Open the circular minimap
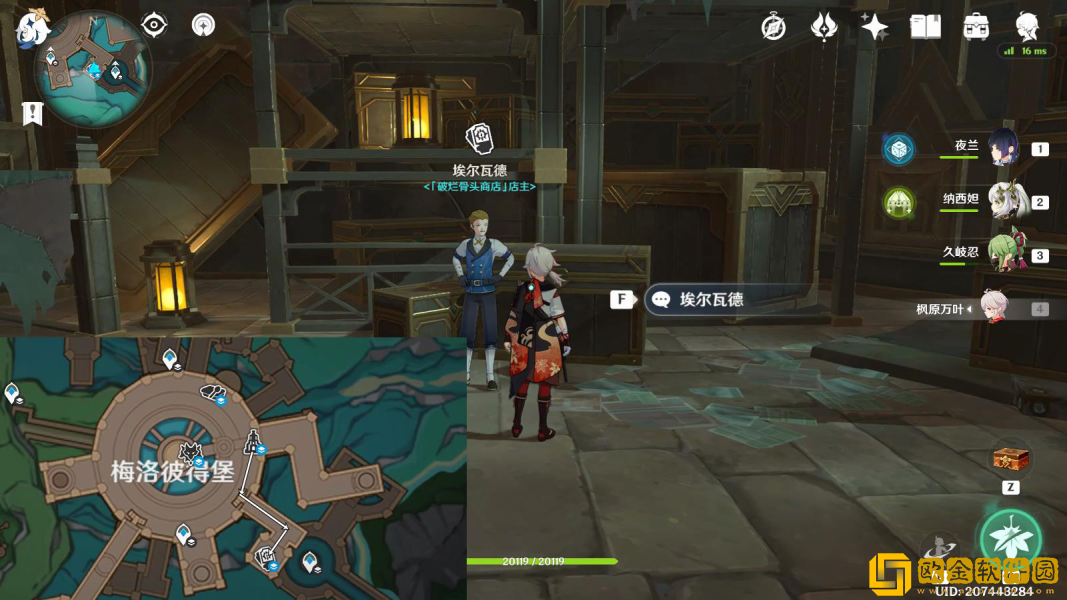 (93, 70)
